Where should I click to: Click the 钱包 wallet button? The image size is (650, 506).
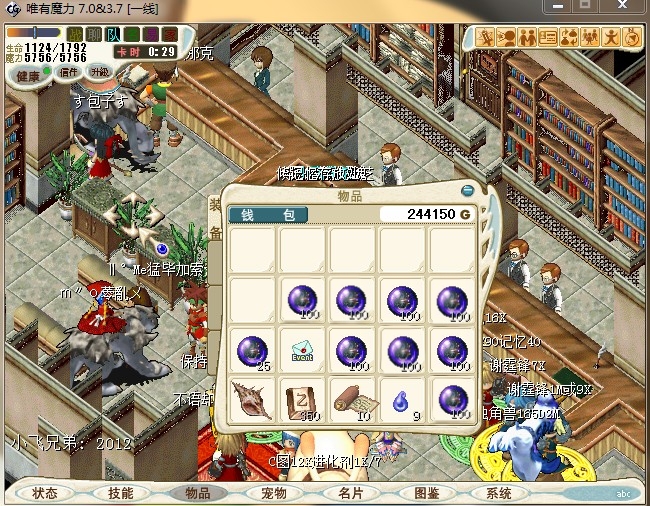click(268, 214)
